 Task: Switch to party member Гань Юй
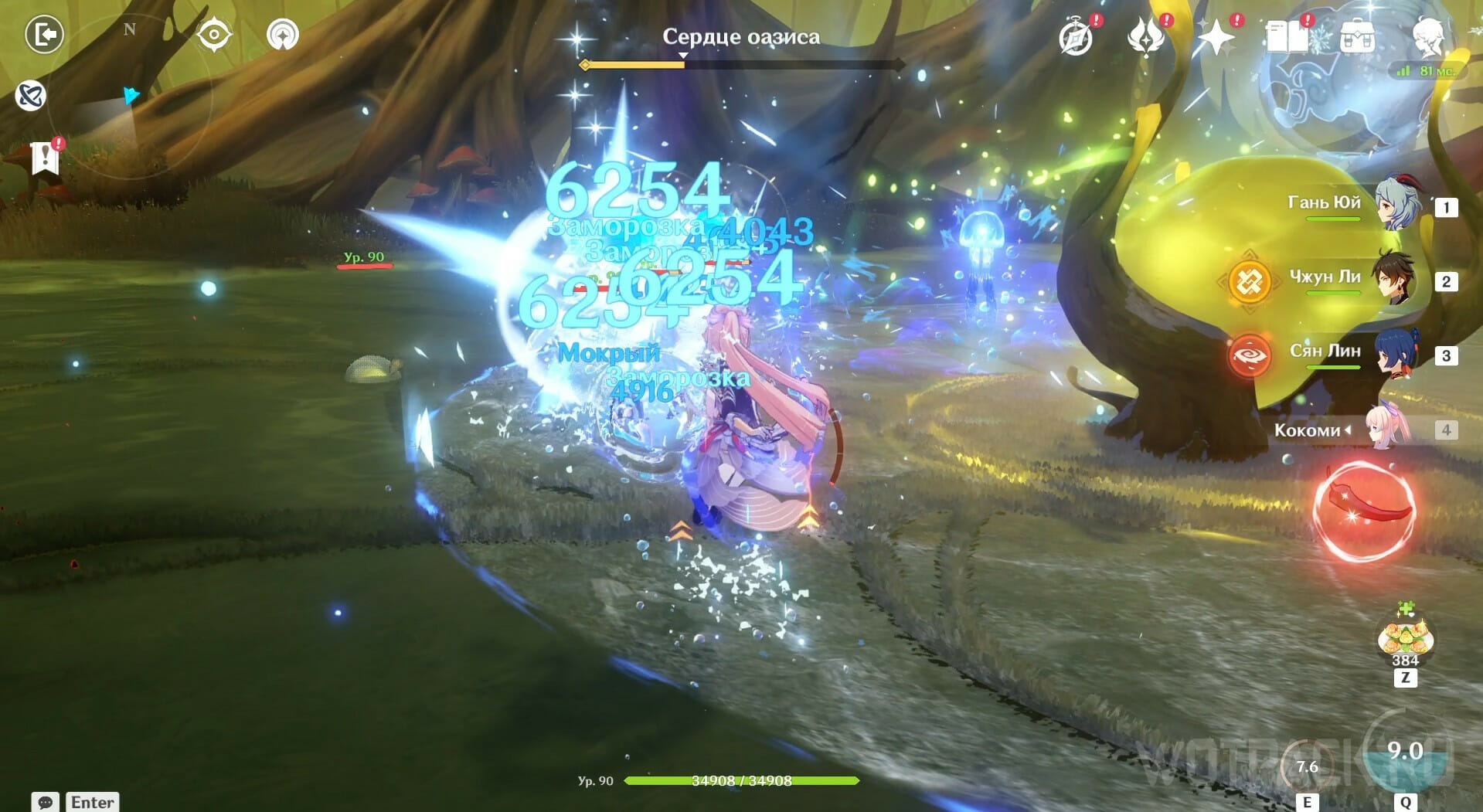point(1395,205)
